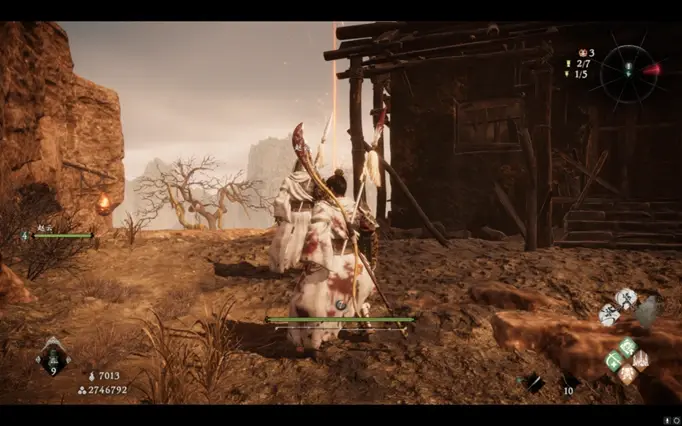Activate the upper white round skill icon
The height and width of the screenshot is (426, 682).
(626, 297)
